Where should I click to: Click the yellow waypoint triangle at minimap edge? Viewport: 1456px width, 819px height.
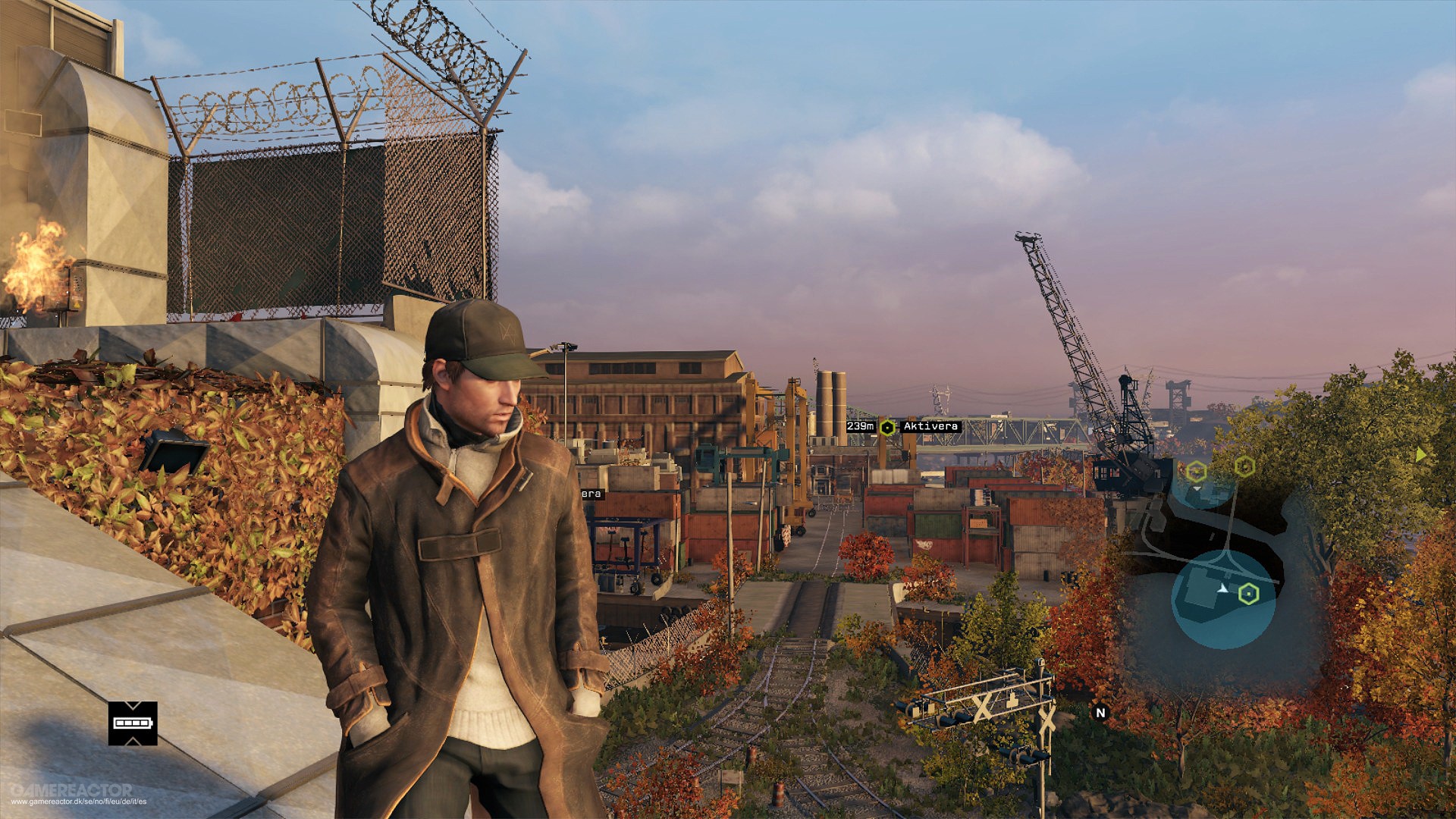point(1421,455)
